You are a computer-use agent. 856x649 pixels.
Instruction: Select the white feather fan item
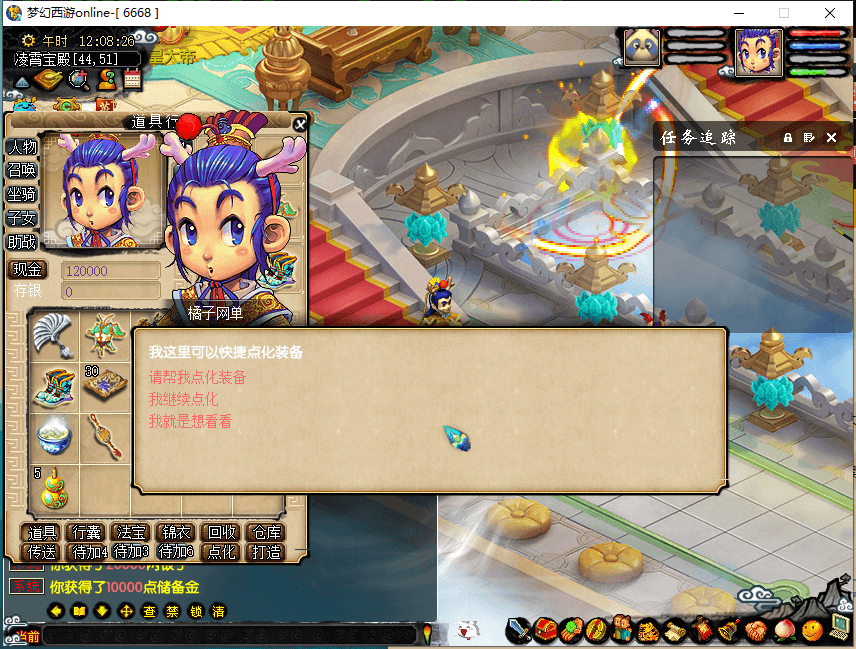point(53,334)
